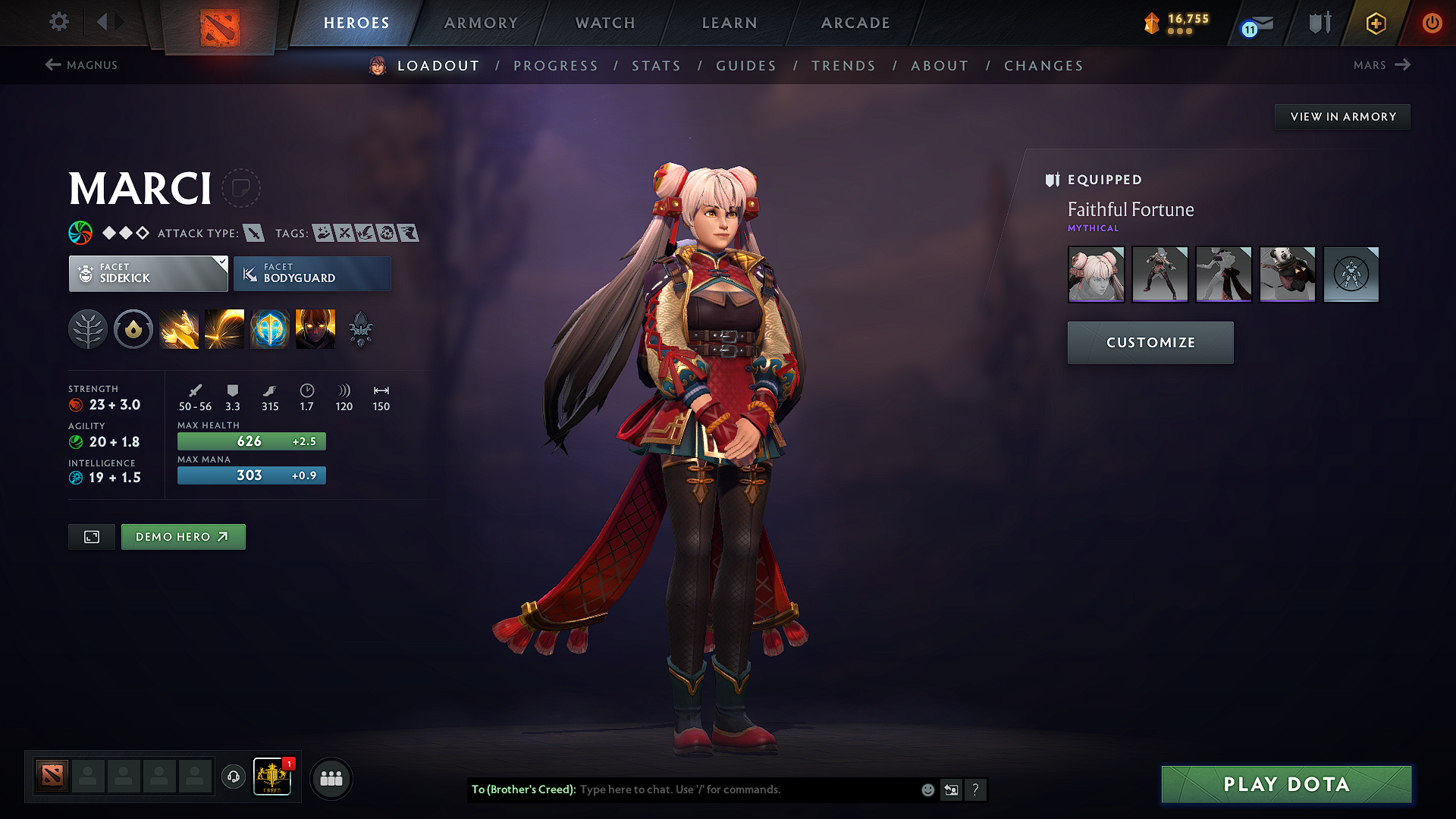The width and height of the screenshot is (1456, 819).
Task: Click the Rebound ability icon
Action: coord(224,328)
